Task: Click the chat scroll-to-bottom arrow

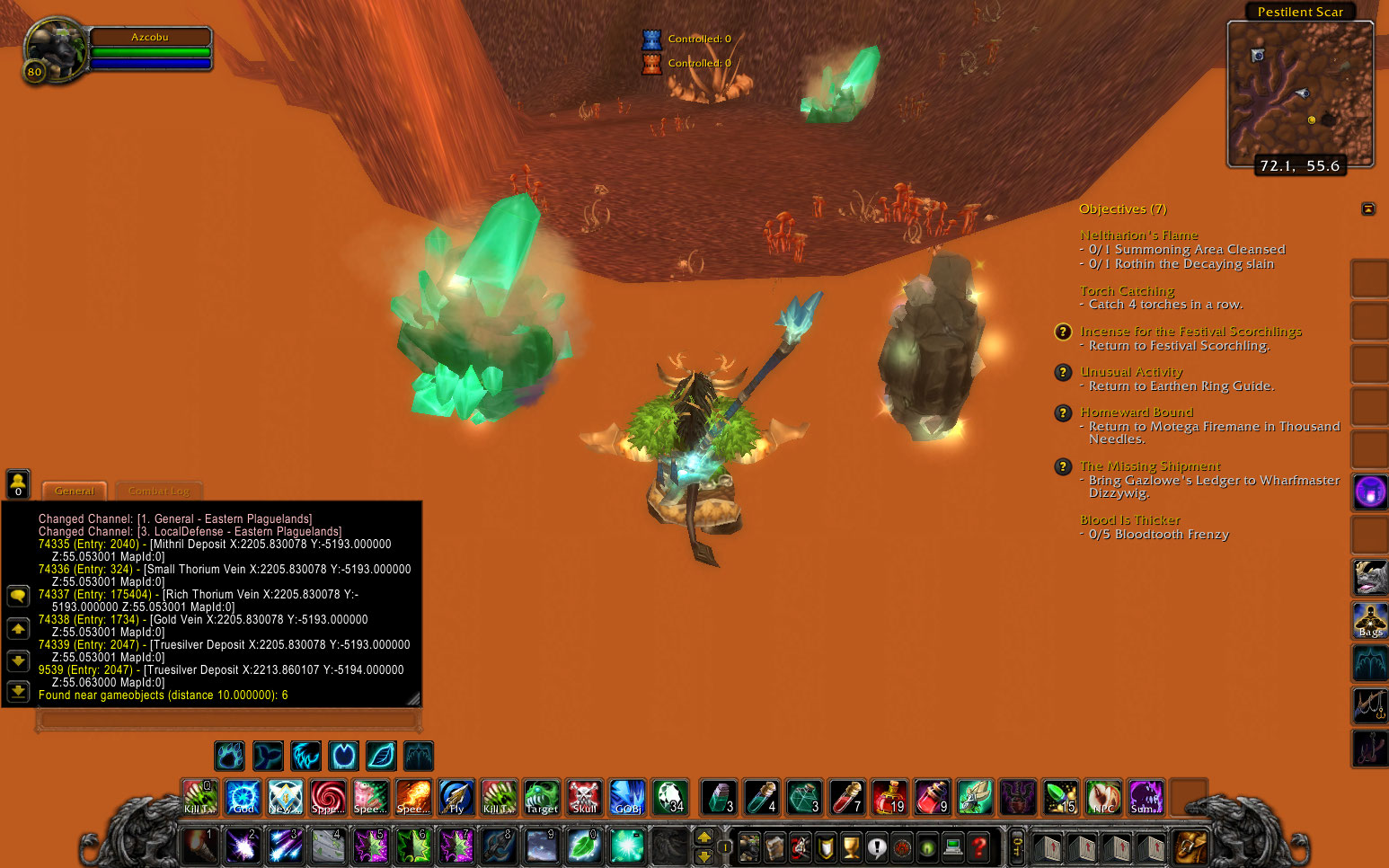Action: 18,692
